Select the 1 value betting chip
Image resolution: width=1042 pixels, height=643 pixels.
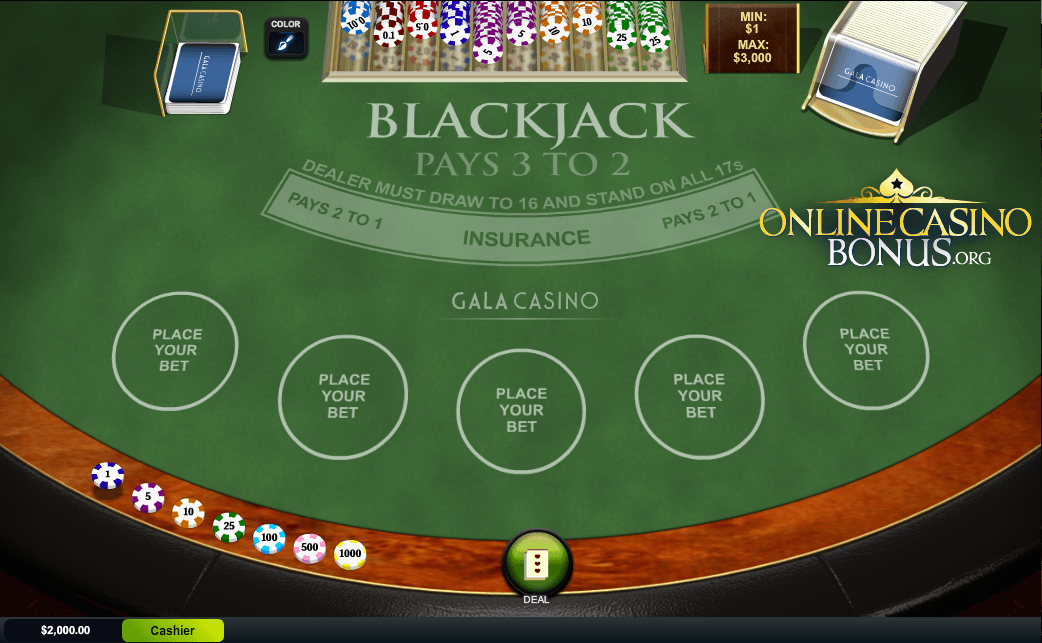[x=108, y=475]
